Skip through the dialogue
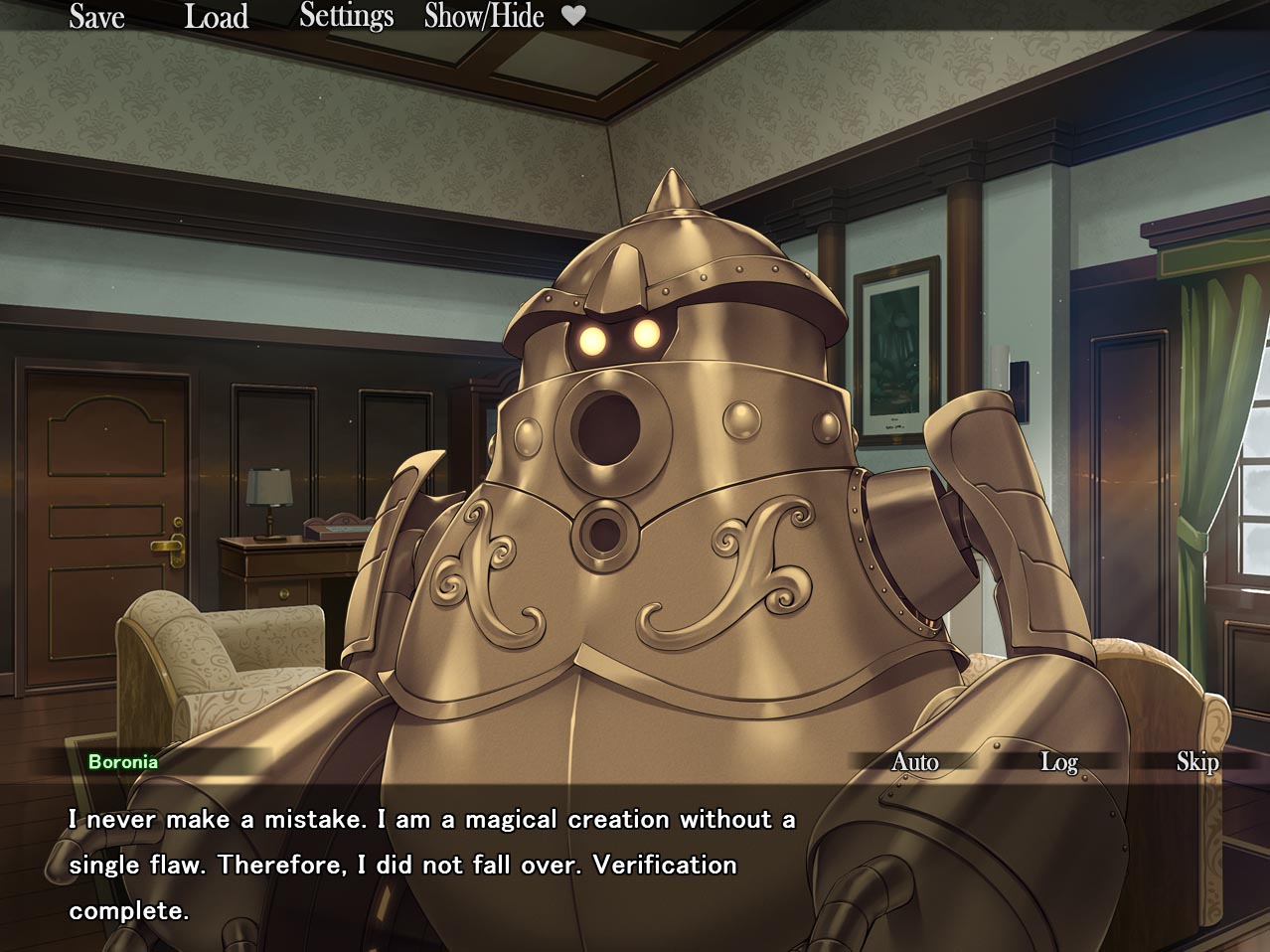 1196,762
